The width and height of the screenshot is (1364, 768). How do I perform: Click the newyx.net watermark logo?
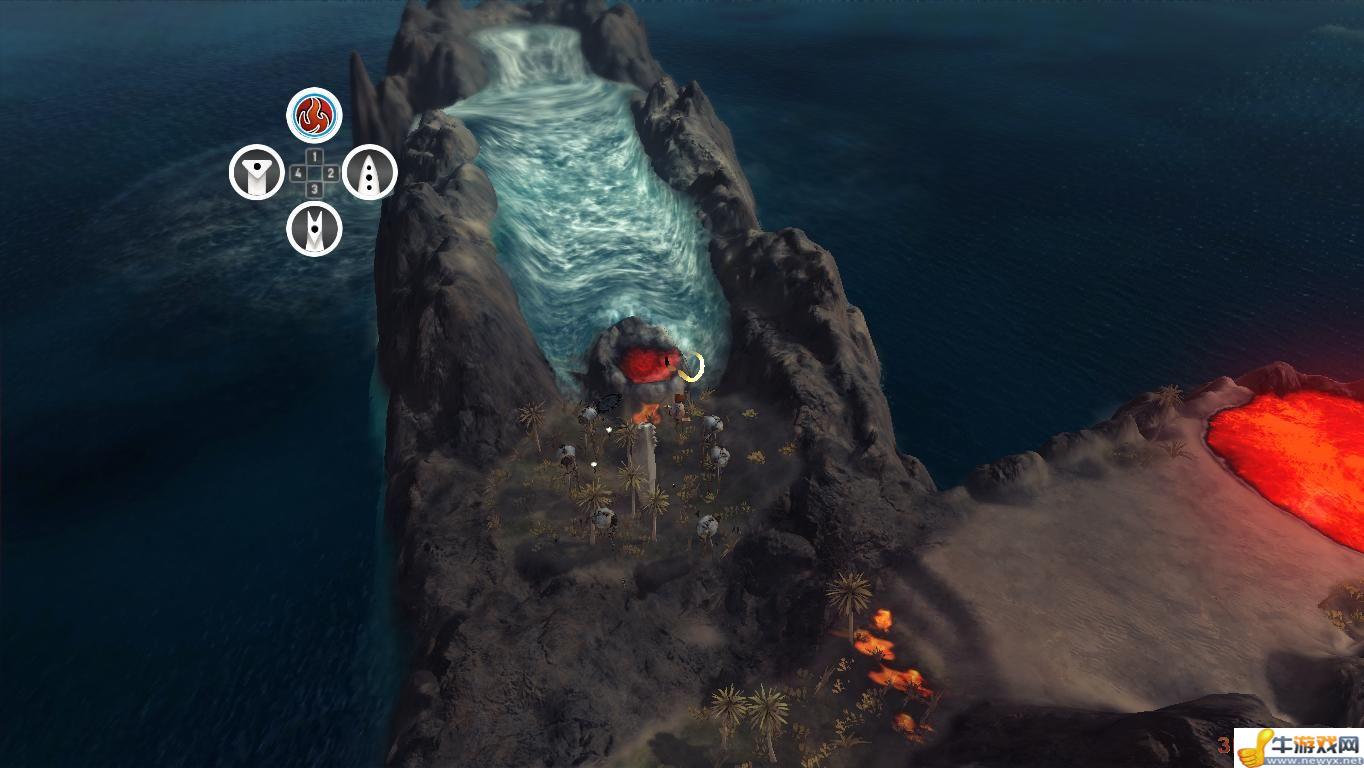coord(1299,747)
